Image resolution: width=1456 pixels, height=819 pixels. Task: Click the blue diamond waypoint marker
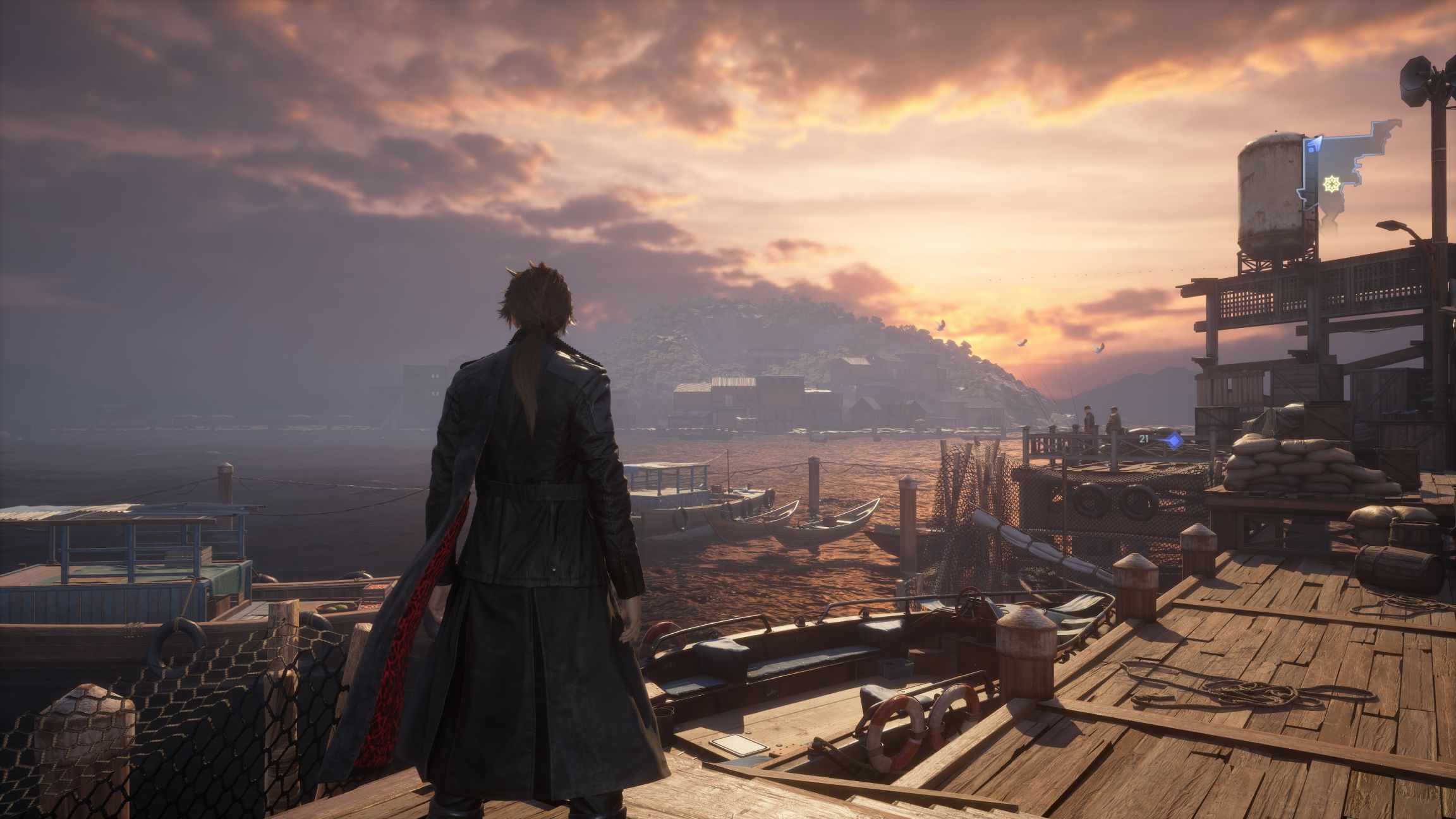coord(1174,440)
